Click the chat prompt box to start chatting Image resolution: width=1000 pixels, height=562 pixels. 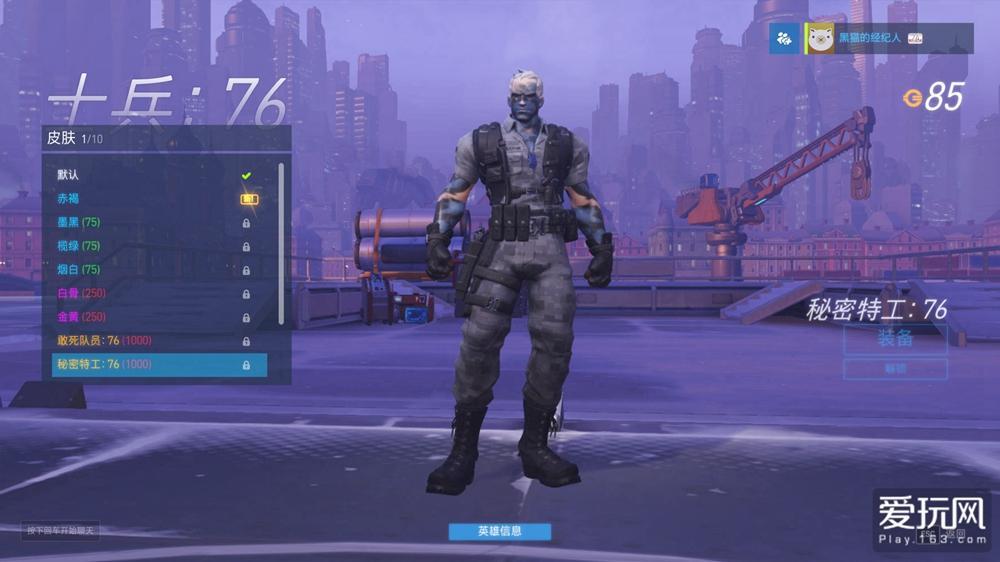coord(62,531)
